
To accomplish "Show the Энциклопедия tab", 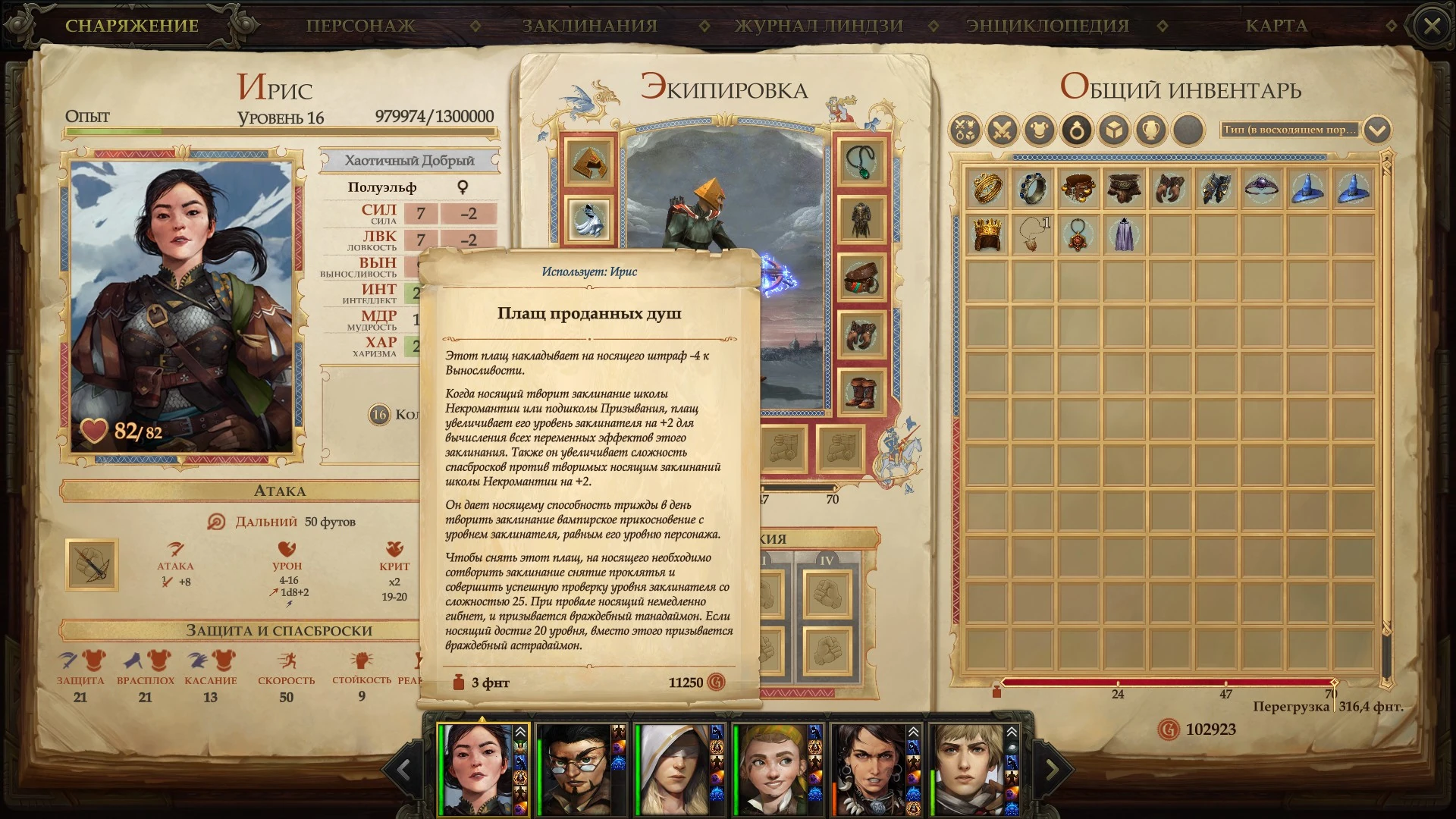I will 1047,25.
